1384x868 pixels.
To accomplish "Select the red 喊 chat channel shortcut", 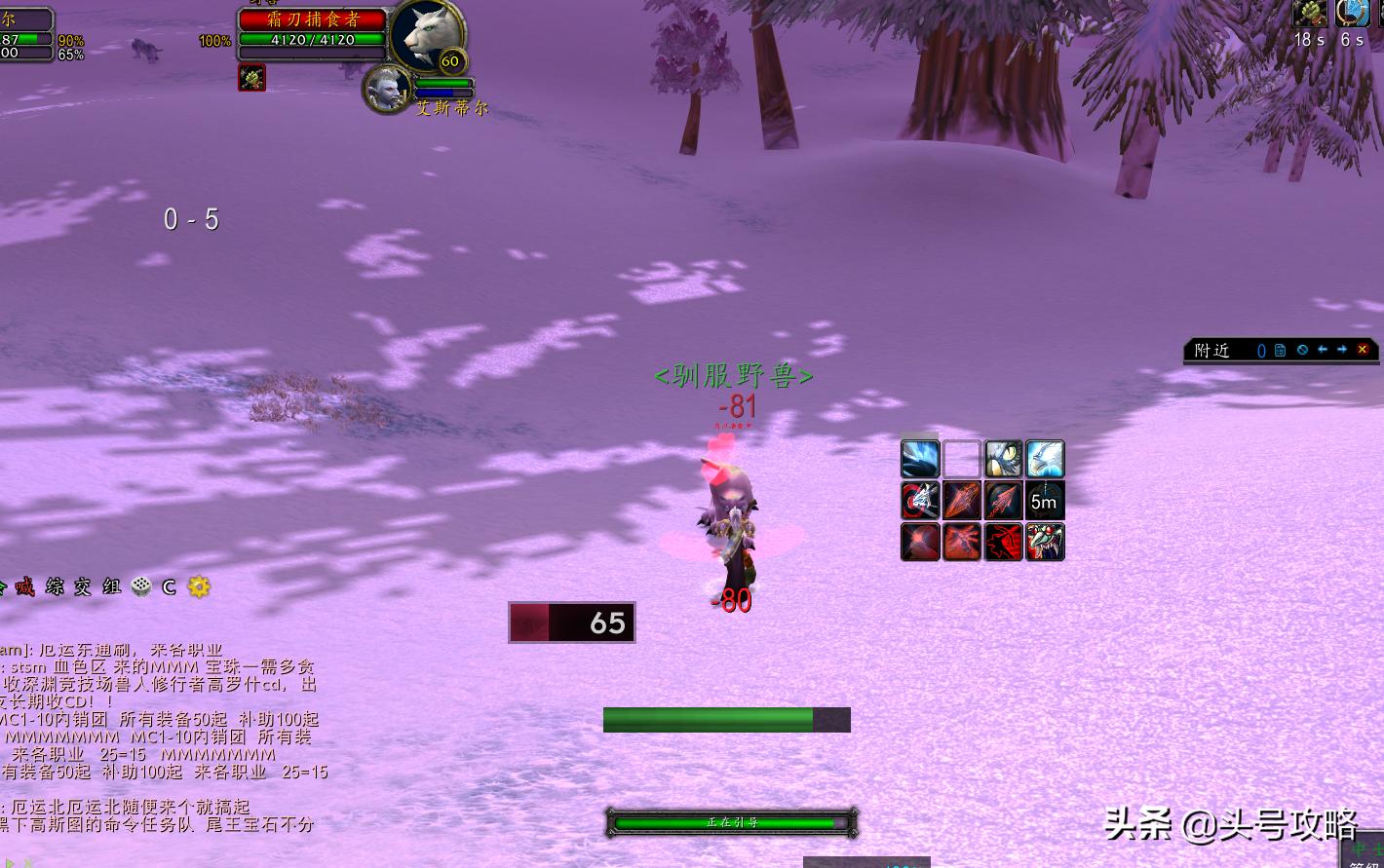I will click(x=25, y=586).
